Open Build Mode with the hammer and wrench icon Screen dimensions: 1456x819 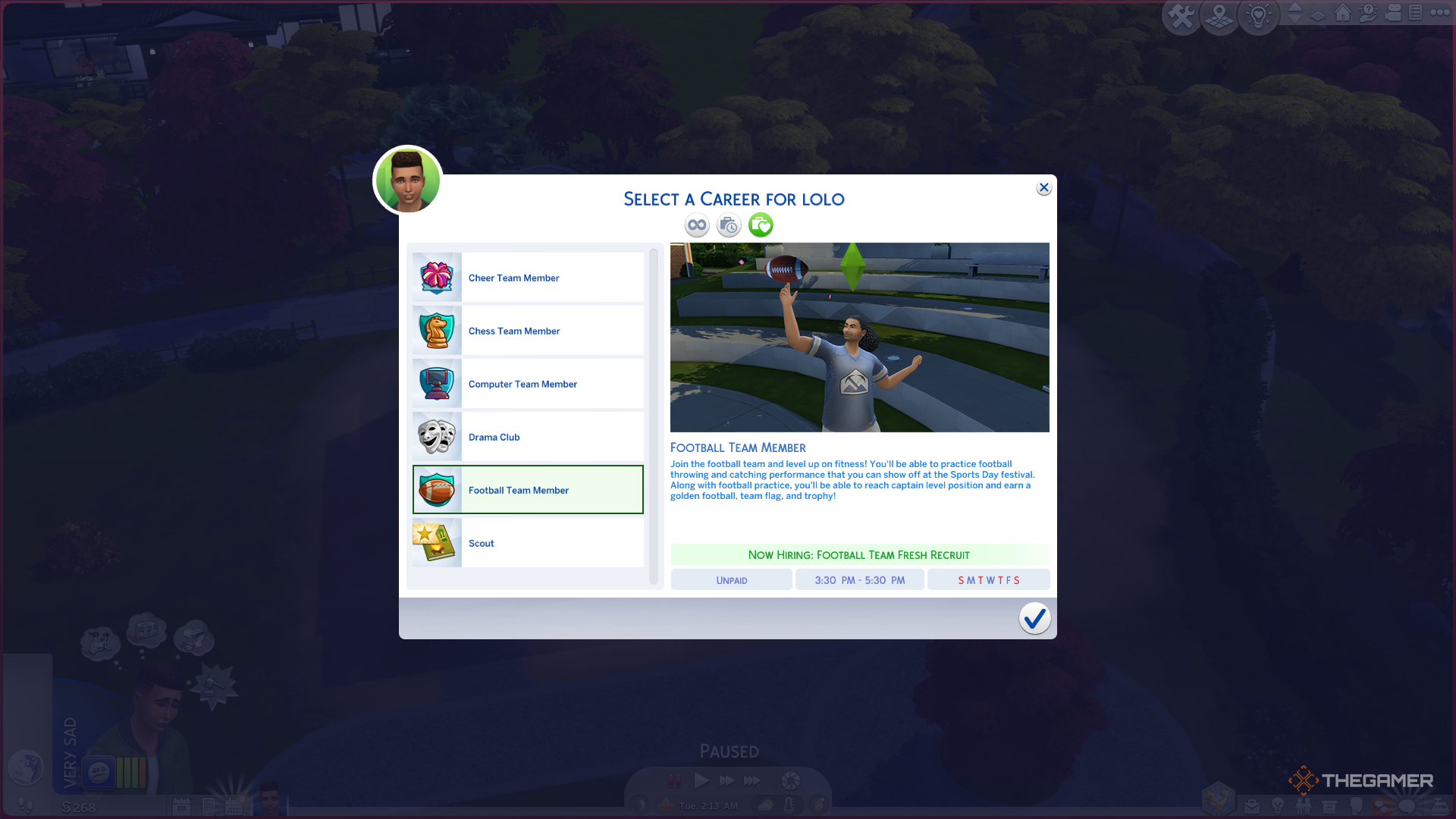coord(1181,15)
